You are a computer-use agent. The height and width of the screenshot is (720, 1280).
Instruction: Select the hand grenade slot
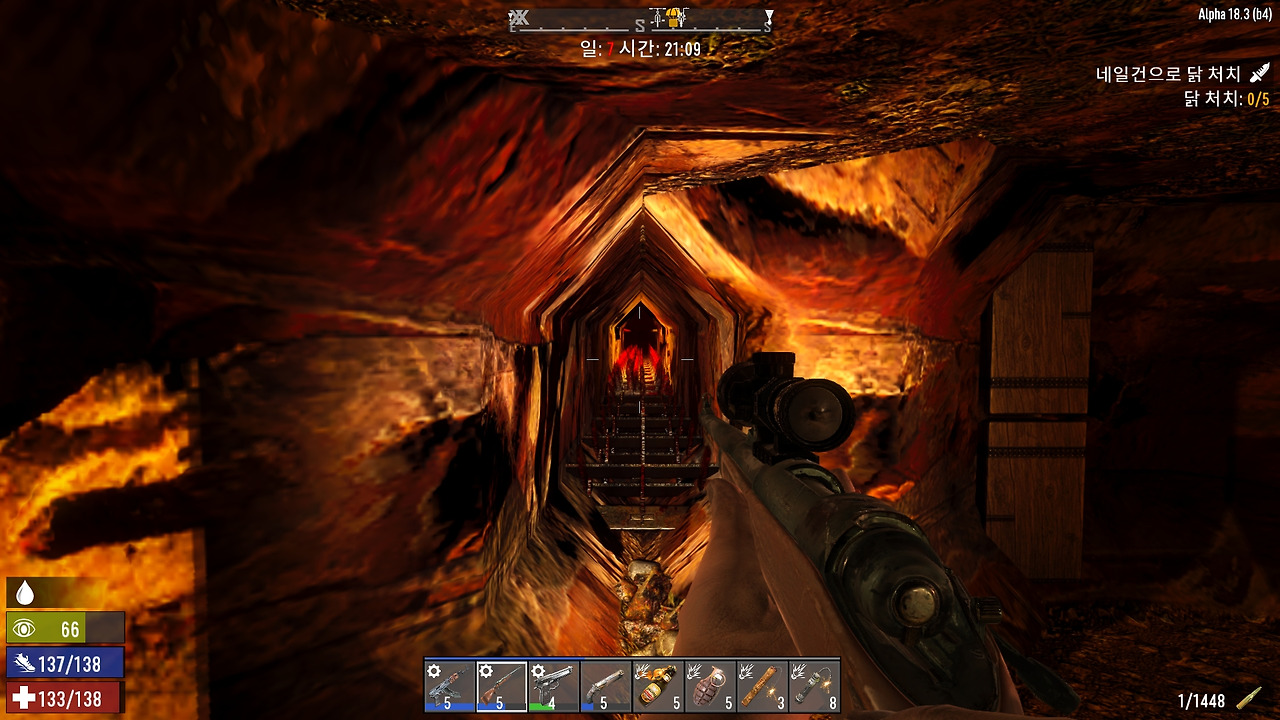click(709, 686)
